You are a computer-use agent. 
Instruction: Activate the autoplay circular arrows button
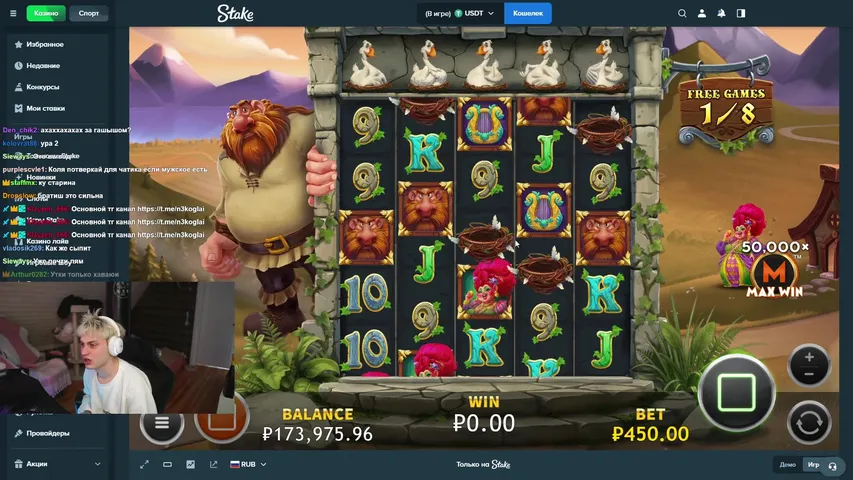808,422
